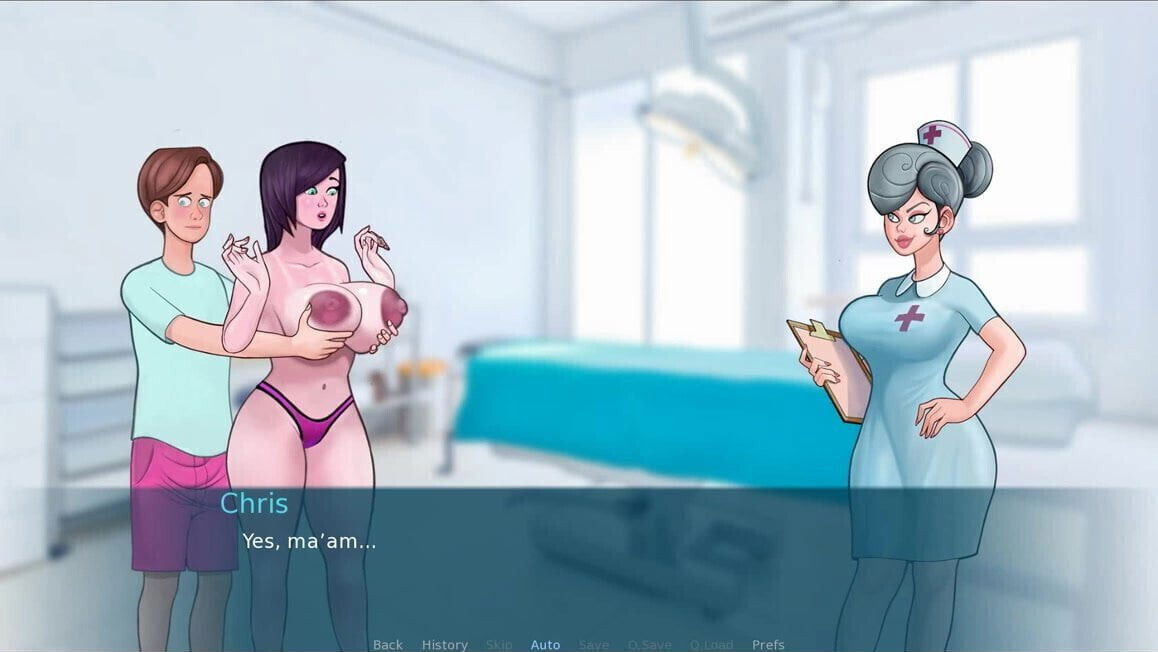Viewport: 1158px width, 652px height.
Task: Quick save with Q.Save
Action: click(x=650, y=645)
